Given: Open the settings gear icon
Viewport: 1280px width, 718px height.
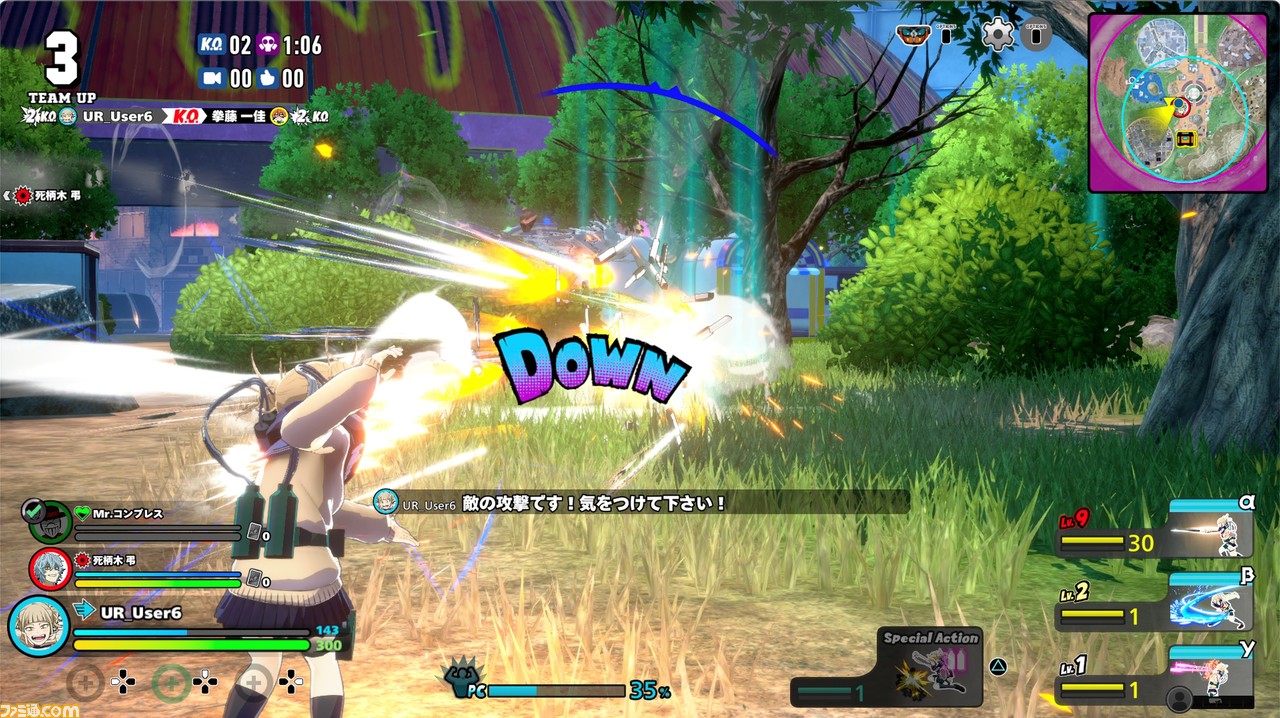Looking at the screenshot, I should (997, 35).
